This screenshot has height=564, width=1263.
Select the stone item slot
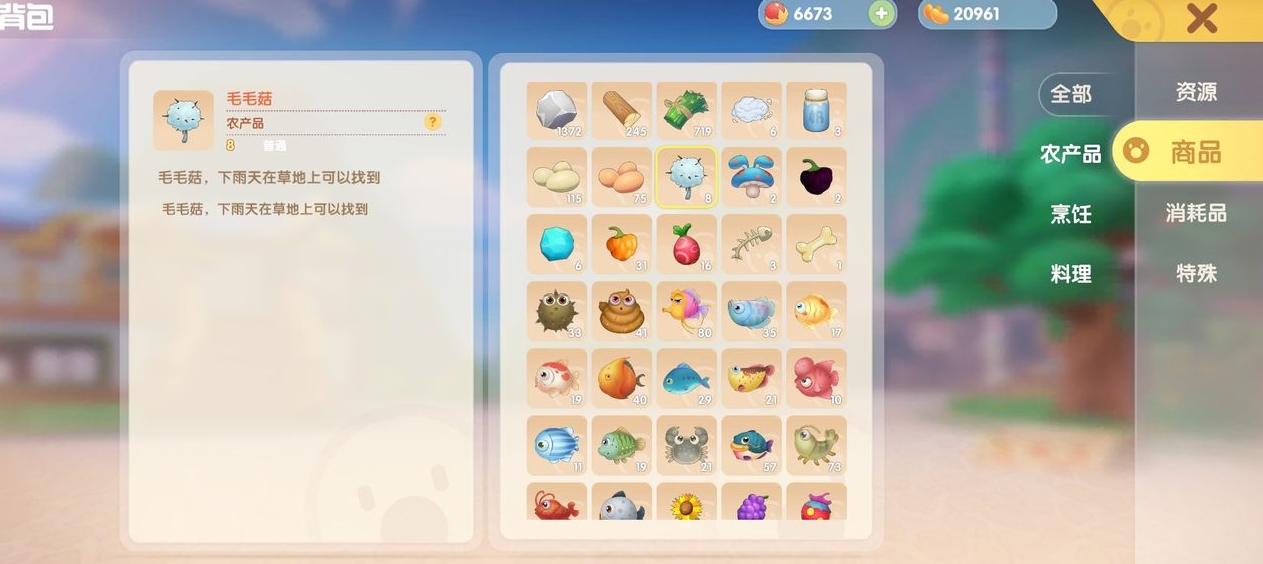[x=556, y=110]
